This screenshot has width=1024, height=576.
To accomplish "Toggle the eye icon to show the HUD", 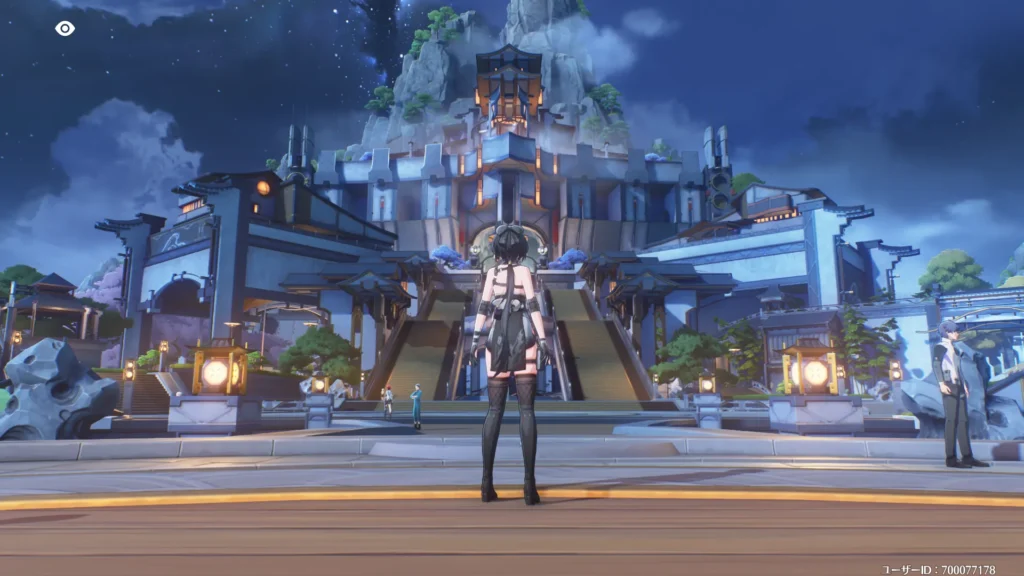I will tap(65, 28).
